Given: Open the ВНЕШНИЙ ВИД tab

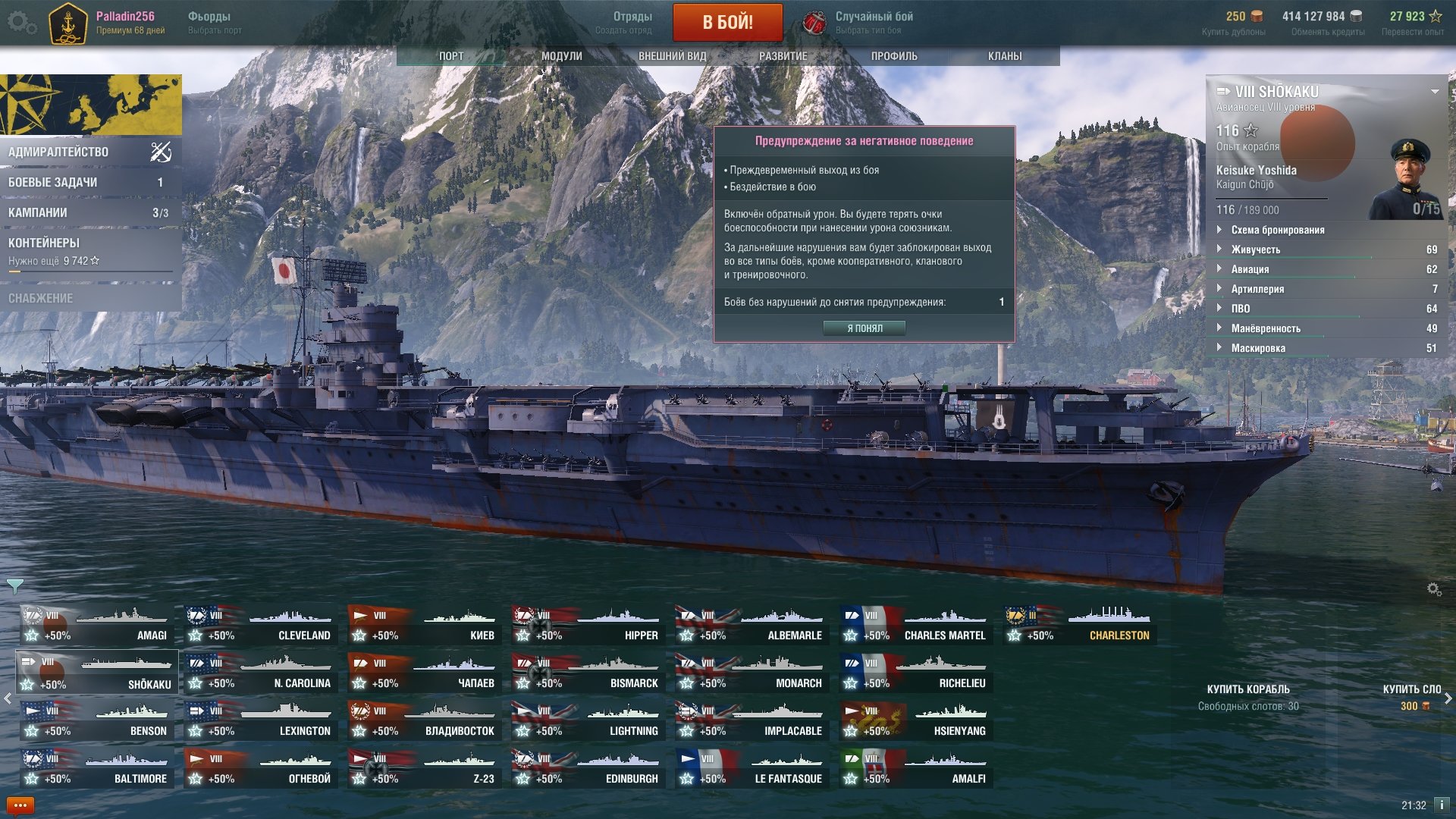Looking at the screenshot, I should [x=672, y=56].
